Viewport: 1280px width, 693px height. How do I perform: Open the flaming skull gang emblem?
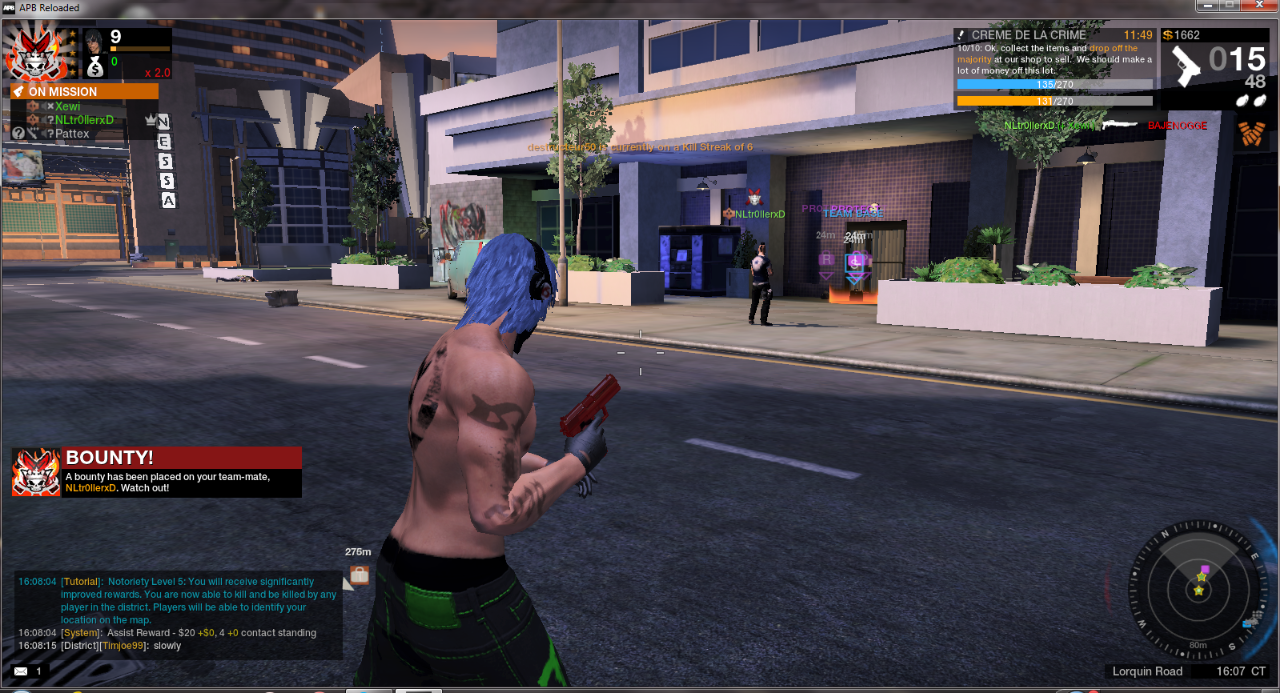click(x=37, y=54)
